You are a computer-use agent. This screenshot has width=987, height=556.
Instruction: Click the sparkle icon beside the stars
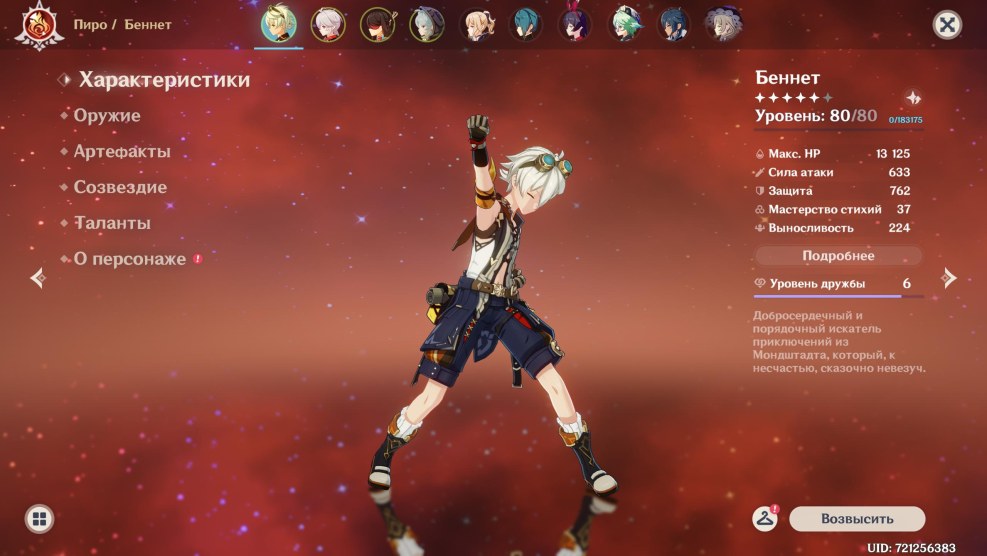pyautogui.click(x=914, y=98)
